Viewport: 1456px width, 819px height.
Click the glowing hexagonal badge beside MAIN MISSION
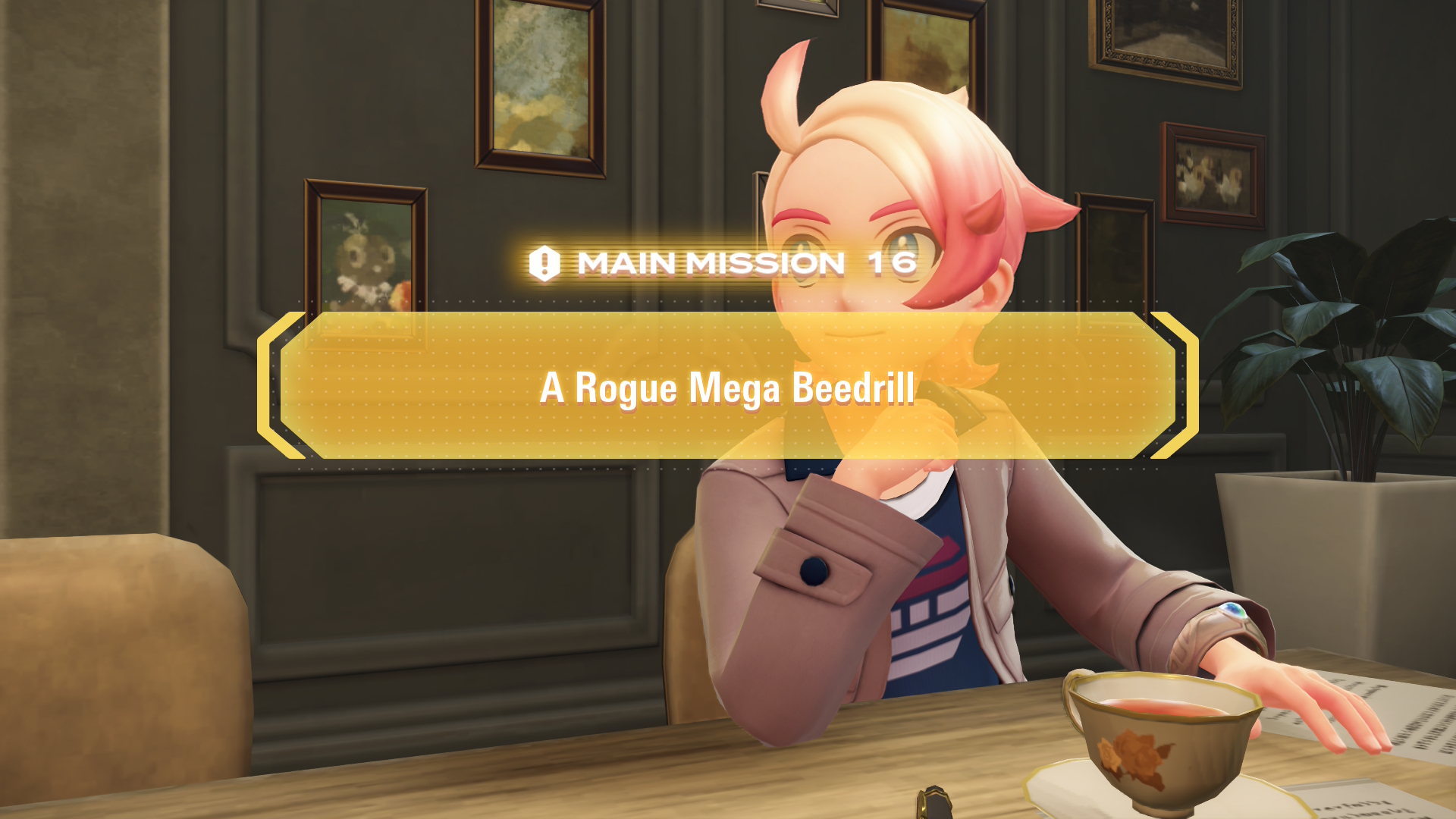click(x=543, y=265)
